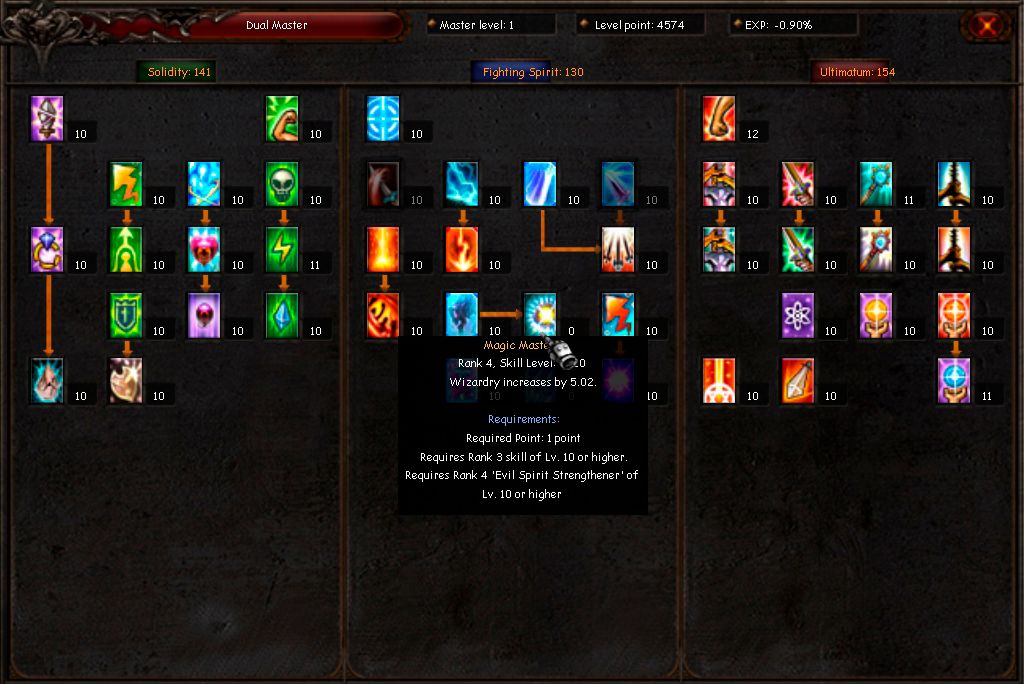Select the flexing arm skill icon

click(284, 120)
